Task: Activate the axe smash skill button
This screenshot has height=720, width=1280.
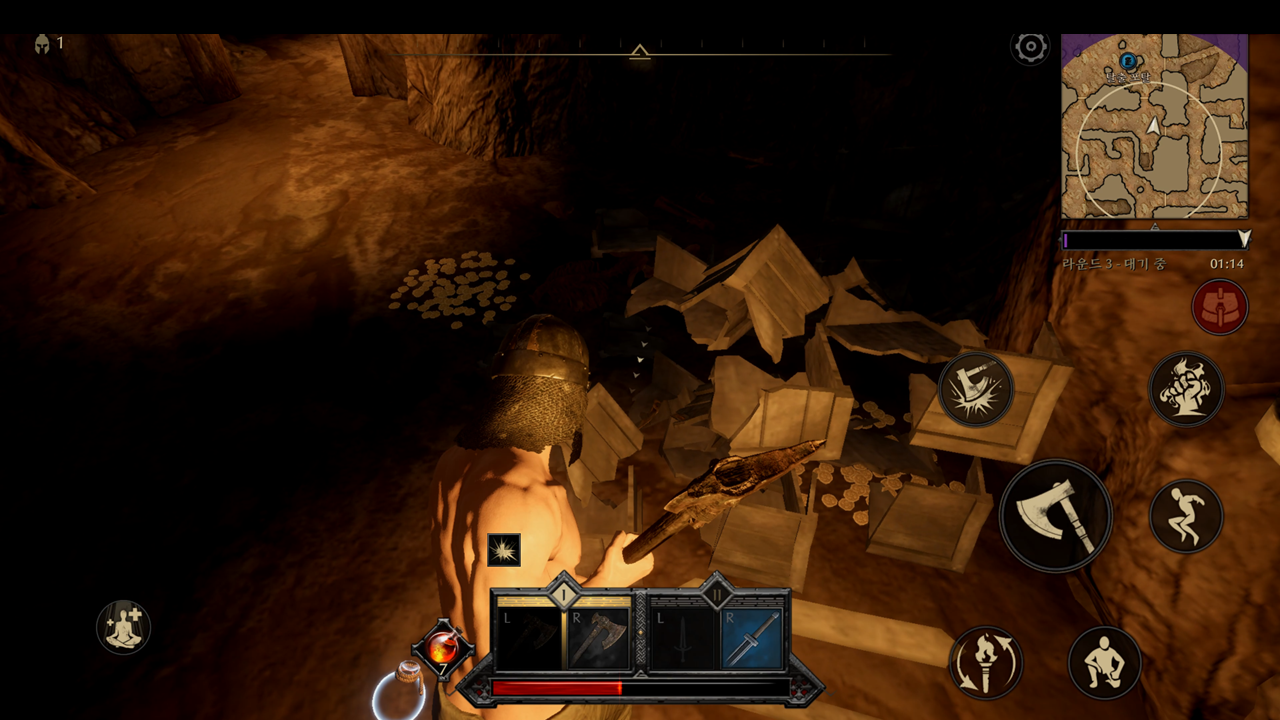Action: click(976, 389)
